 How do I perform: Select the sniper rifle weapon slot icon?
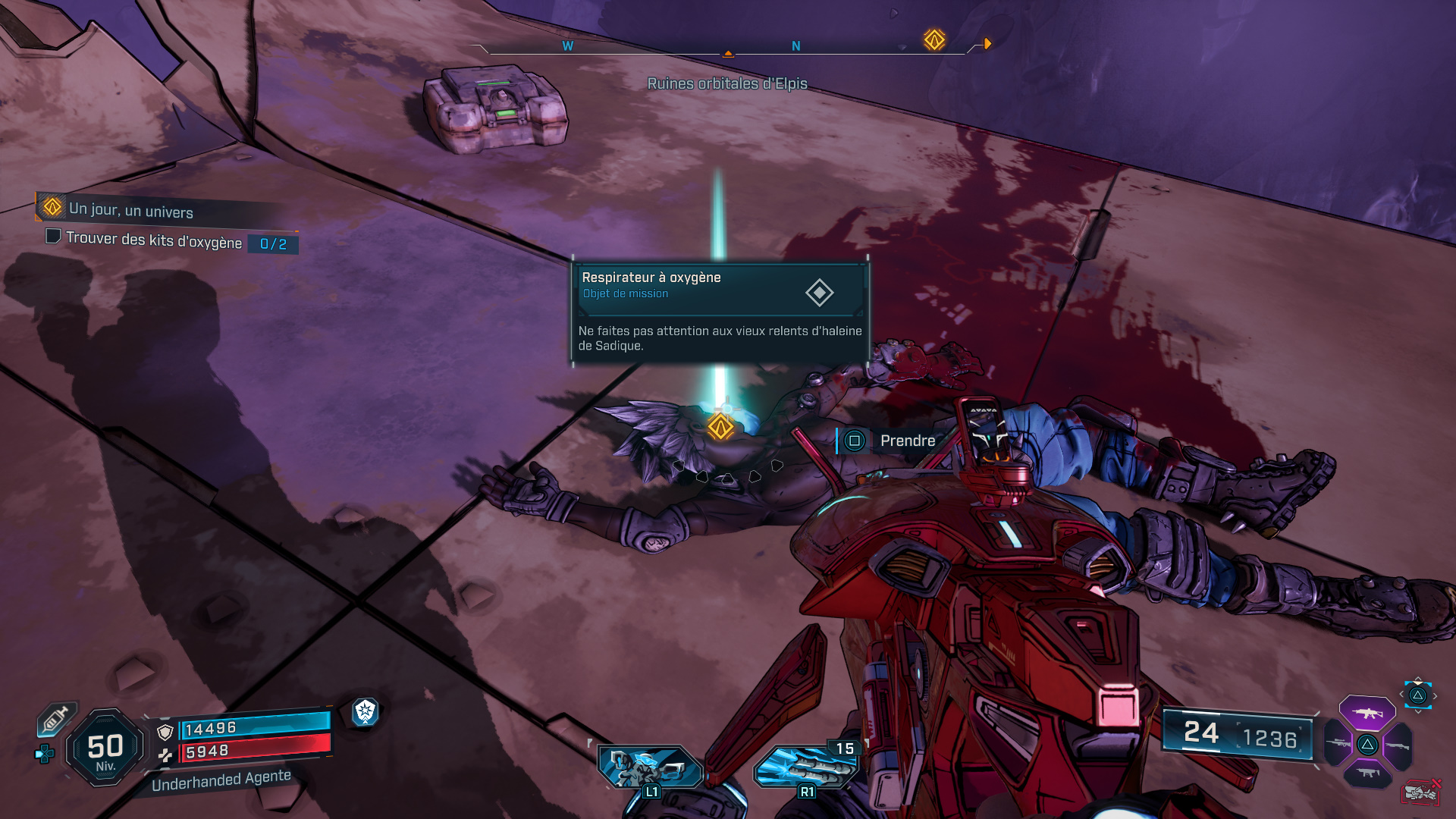tap(1338, 743)
